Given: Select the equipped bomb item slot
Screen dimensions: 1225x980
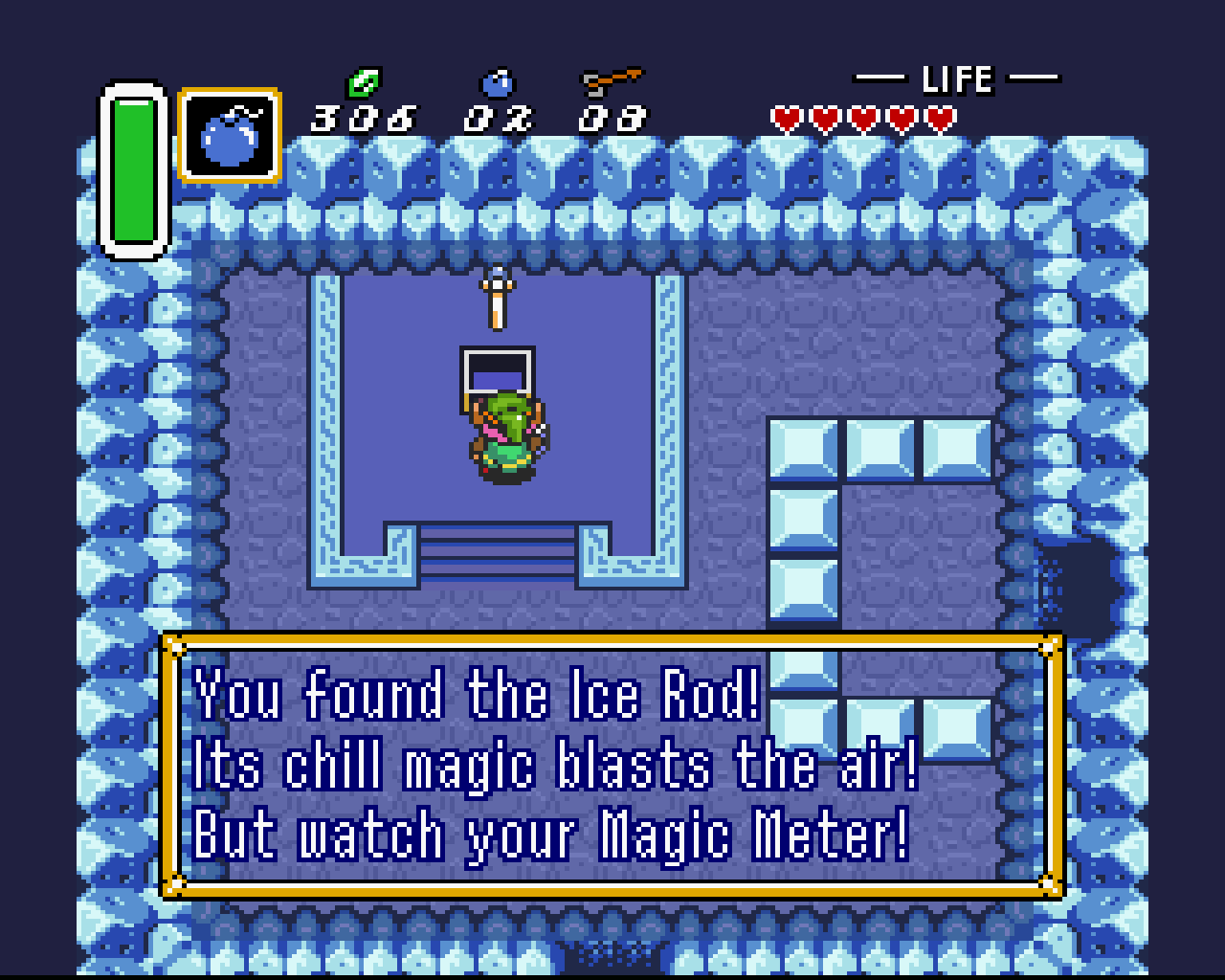Looking at the screenshot, I should (230, 135).
